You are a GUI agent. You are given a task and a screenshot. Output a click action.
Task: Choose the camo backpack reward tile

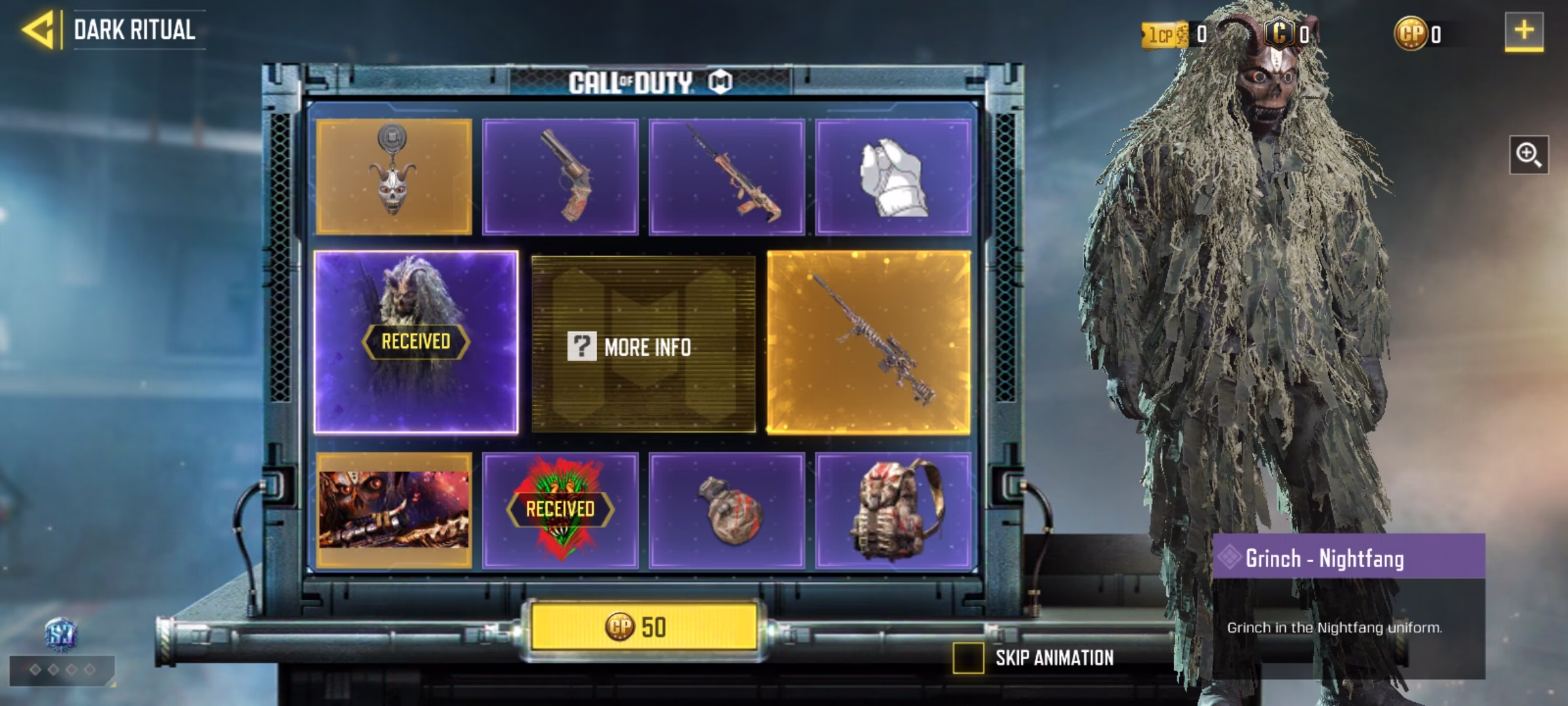click(x=893, y=510)
